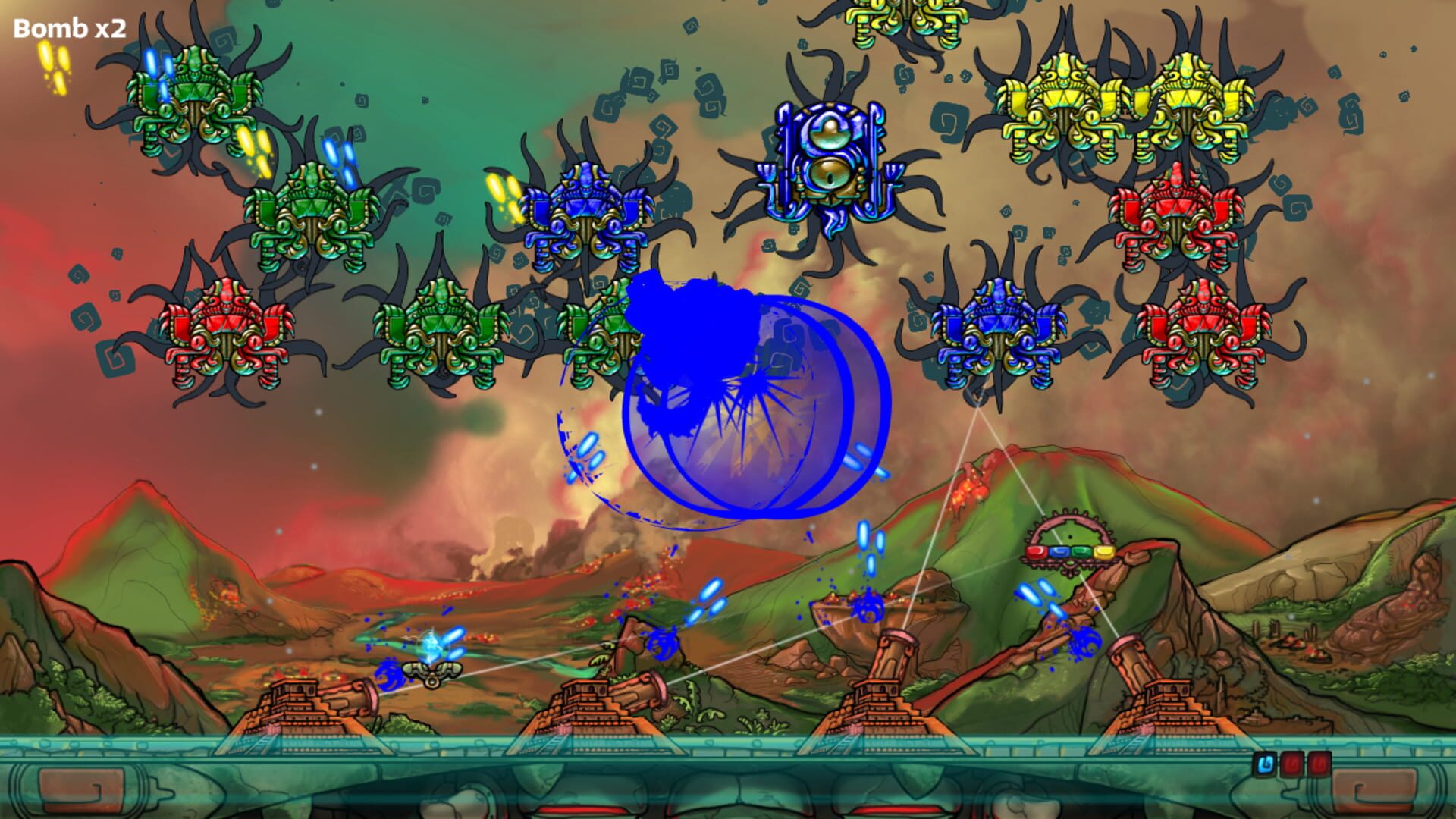
Task: Toggle the second red ammo indicator bottom right
Action: coord(1319,762)
